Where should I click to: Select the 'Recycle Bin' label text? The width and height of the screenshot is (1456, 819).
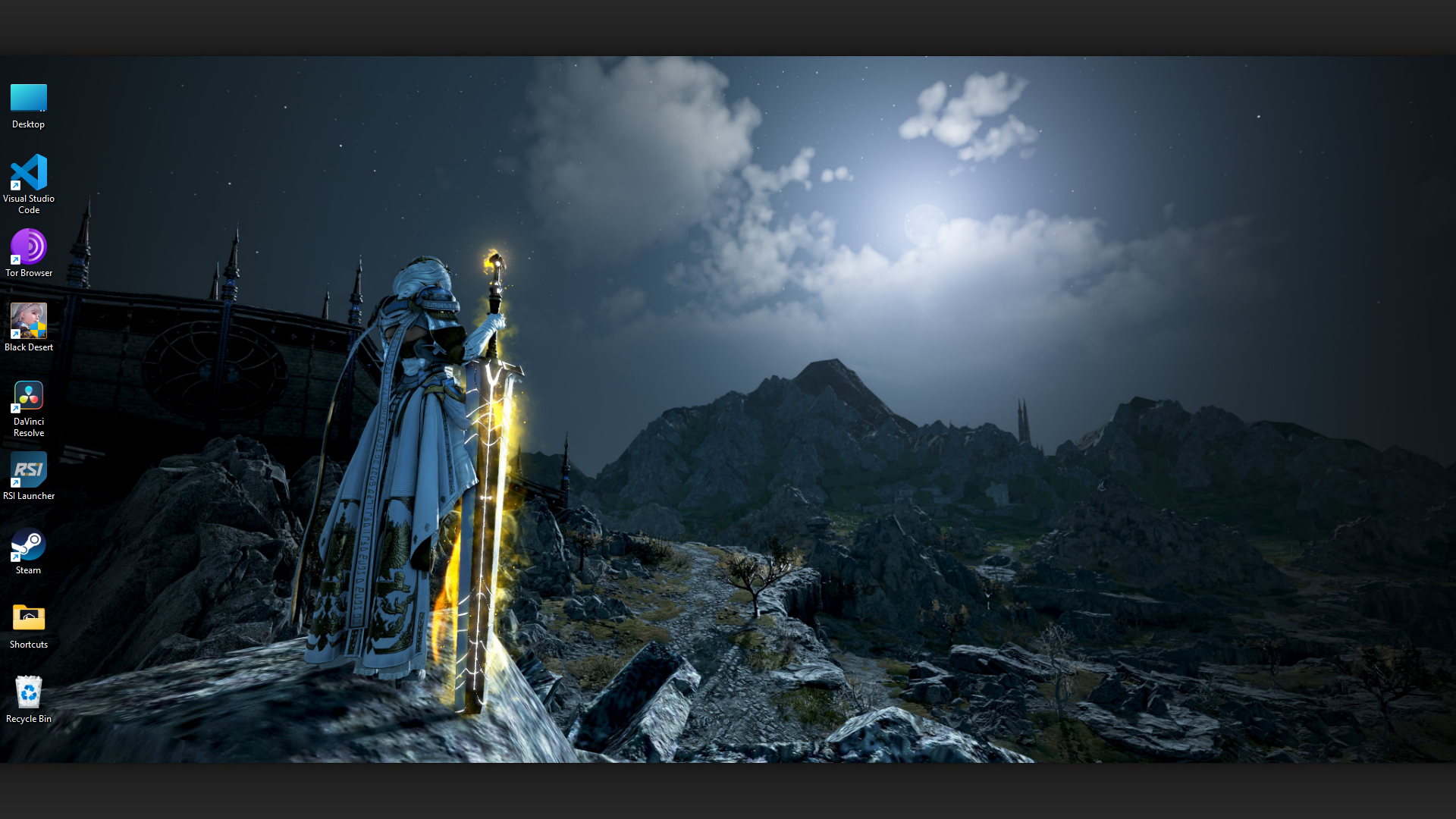28,718
